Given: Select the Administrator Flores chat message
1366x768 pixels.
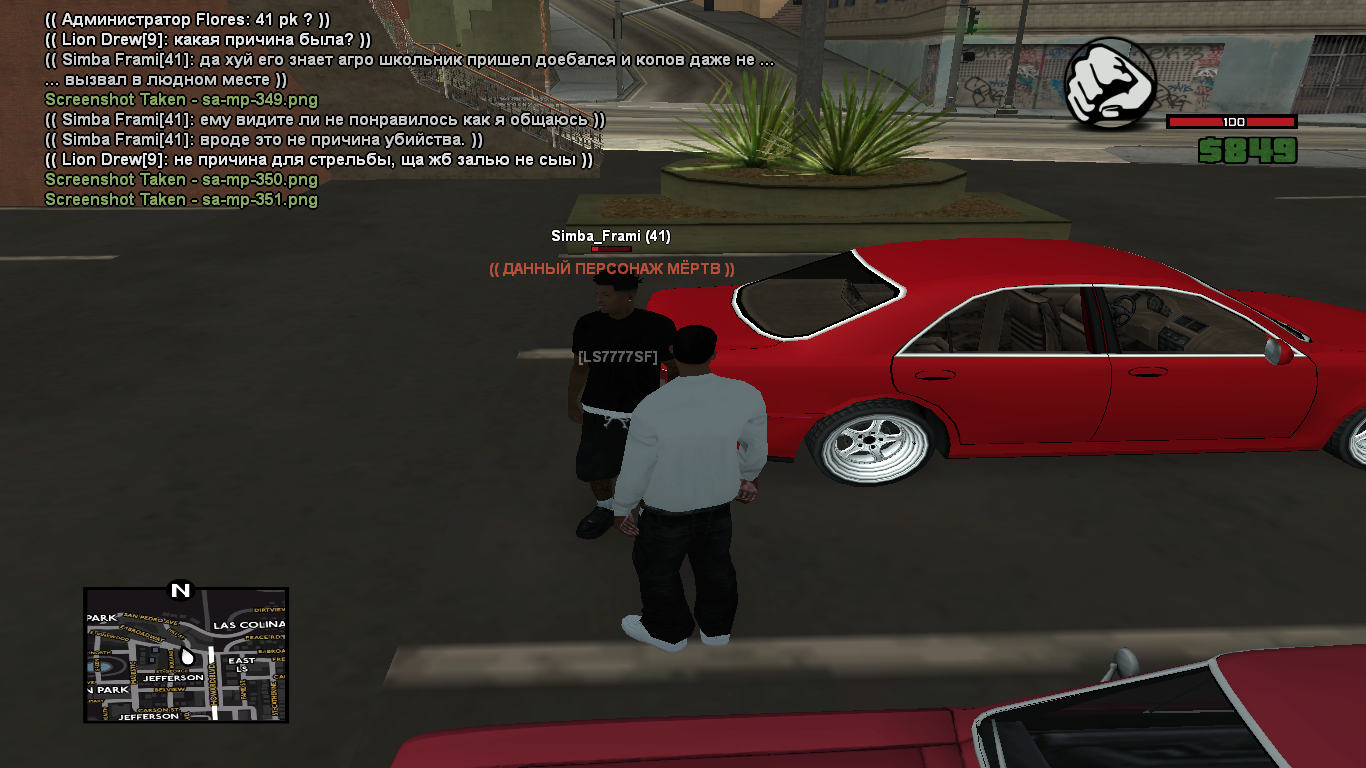Looking at the screenshot, I should coord(188,19).
